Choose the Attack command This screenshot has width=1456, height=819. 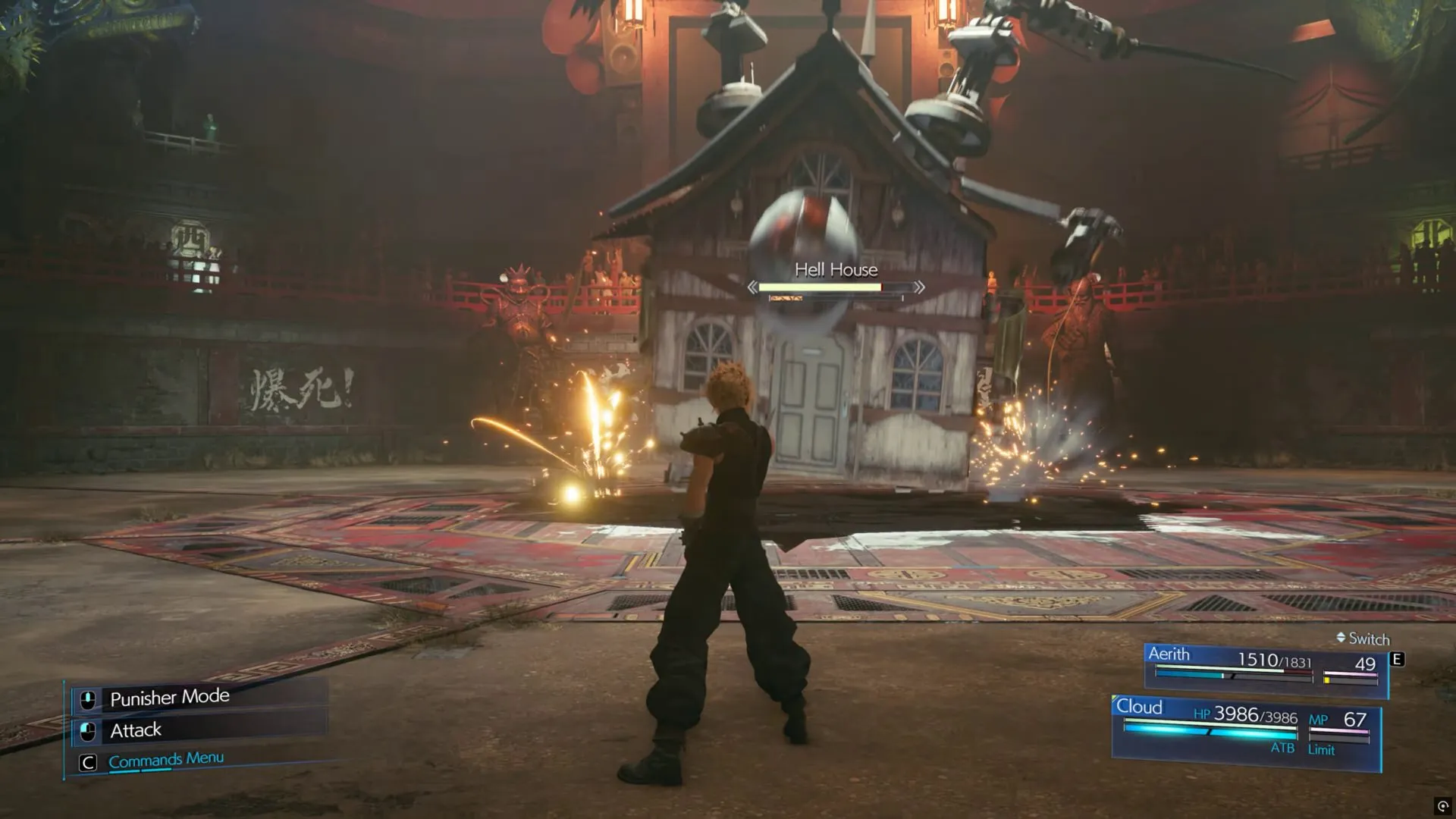pyautogui.click(x=136, y=730)
